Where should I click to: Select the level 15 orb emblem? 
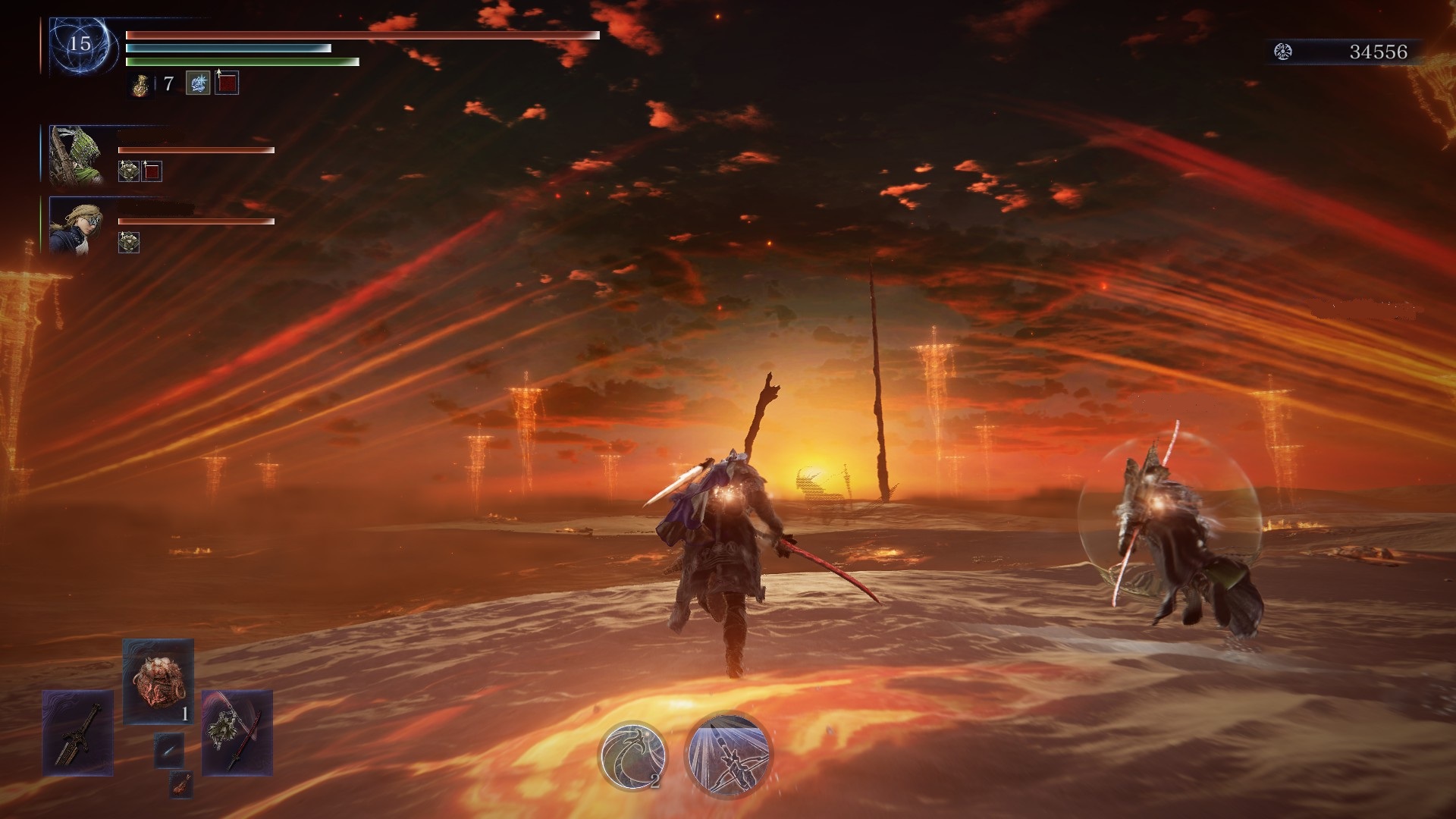pyautogui.click(x=80, y=45)
